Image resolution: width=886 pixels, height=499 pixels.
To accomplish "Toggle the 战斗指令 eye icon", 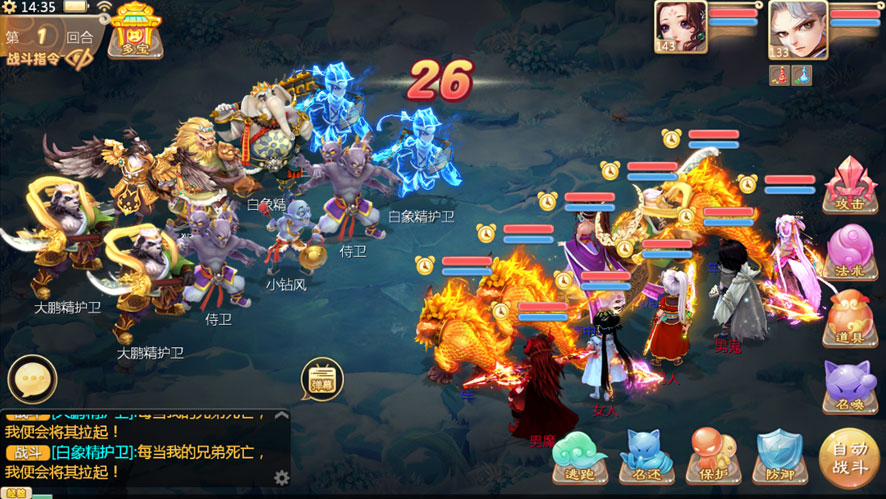I will [x=77, y=58].
